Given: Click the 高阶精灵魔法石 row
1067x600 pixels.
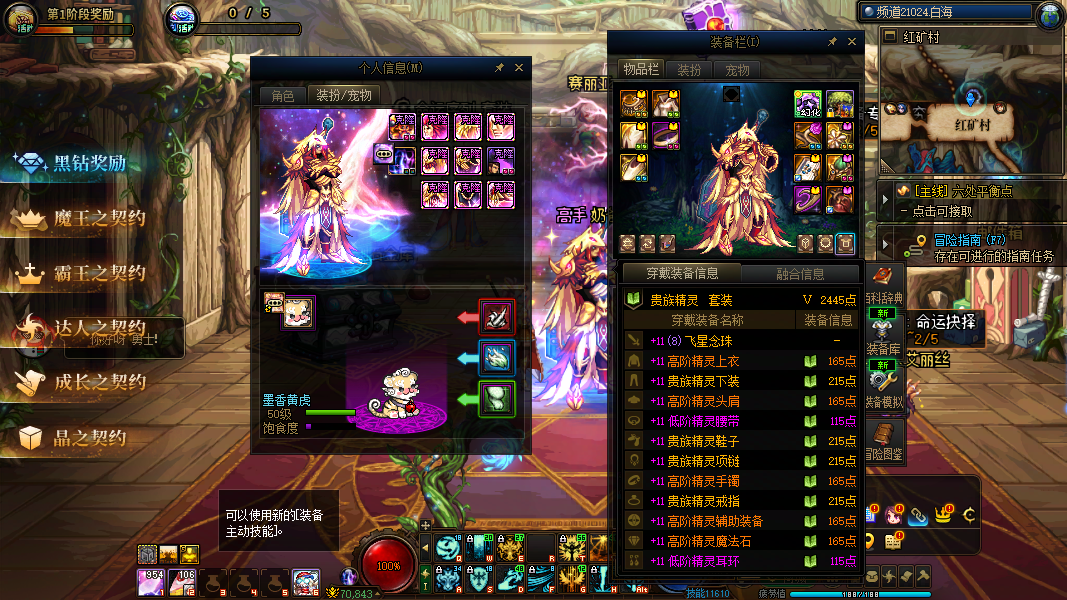Looking at the screenshot, I should coord(740,541).
